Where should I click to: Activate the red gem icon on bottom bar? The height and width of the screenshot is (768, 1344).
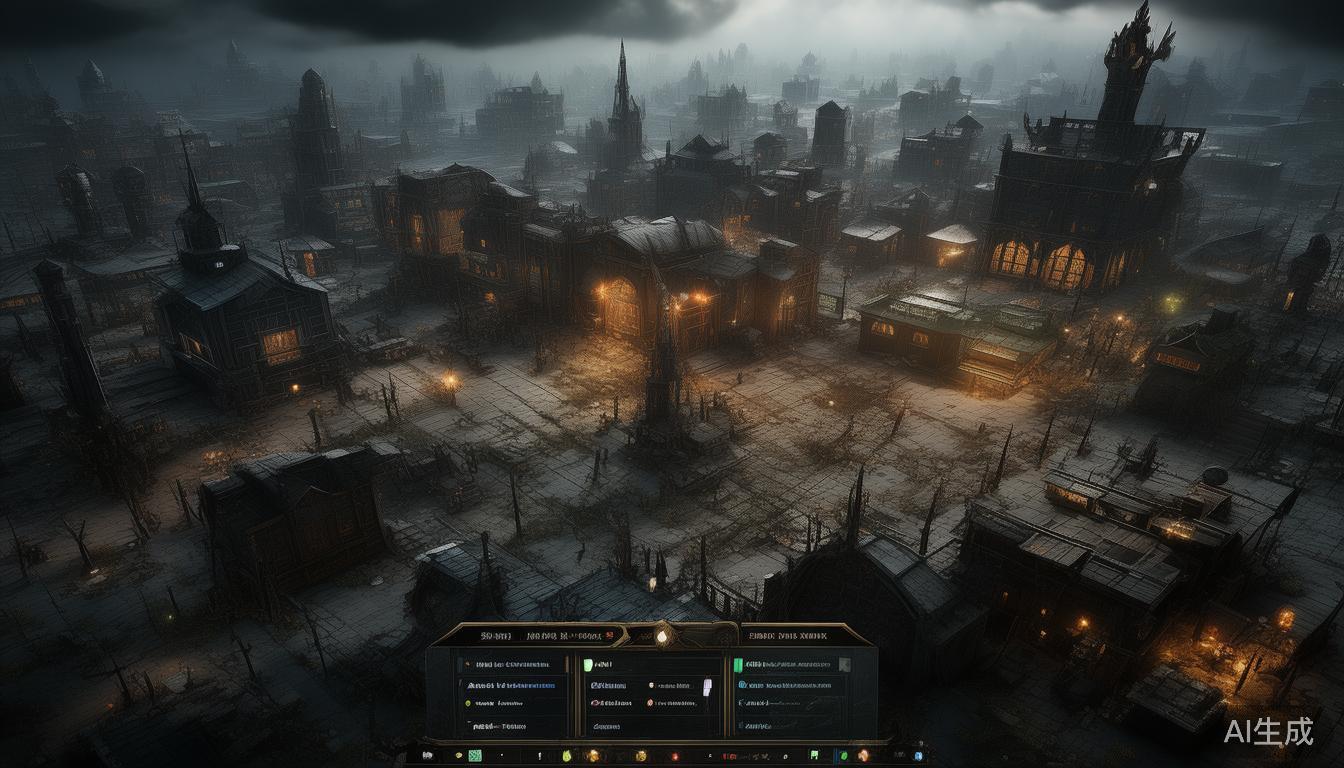click(675, 756)
